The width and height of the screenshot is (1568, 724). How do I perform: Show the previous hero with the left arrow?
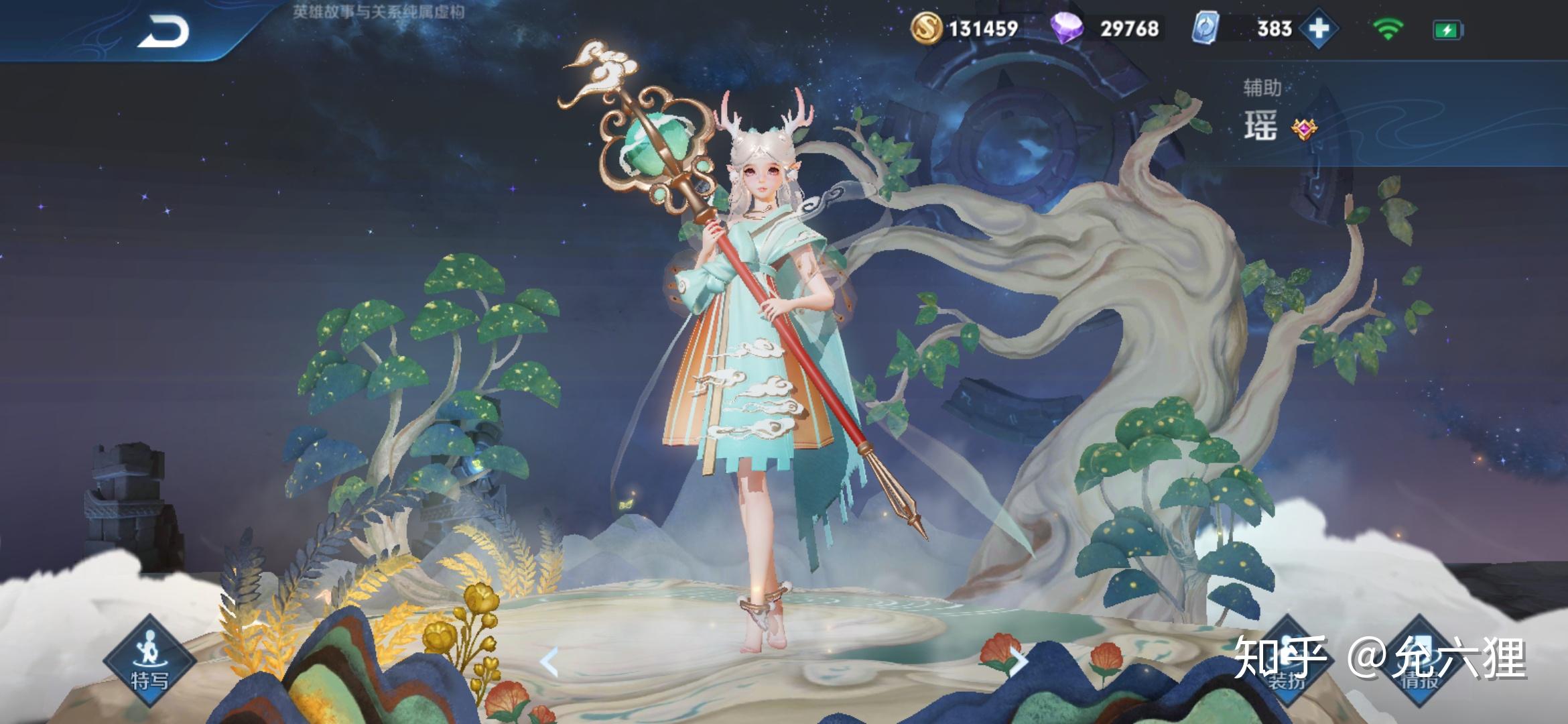(x=549, y=662)
